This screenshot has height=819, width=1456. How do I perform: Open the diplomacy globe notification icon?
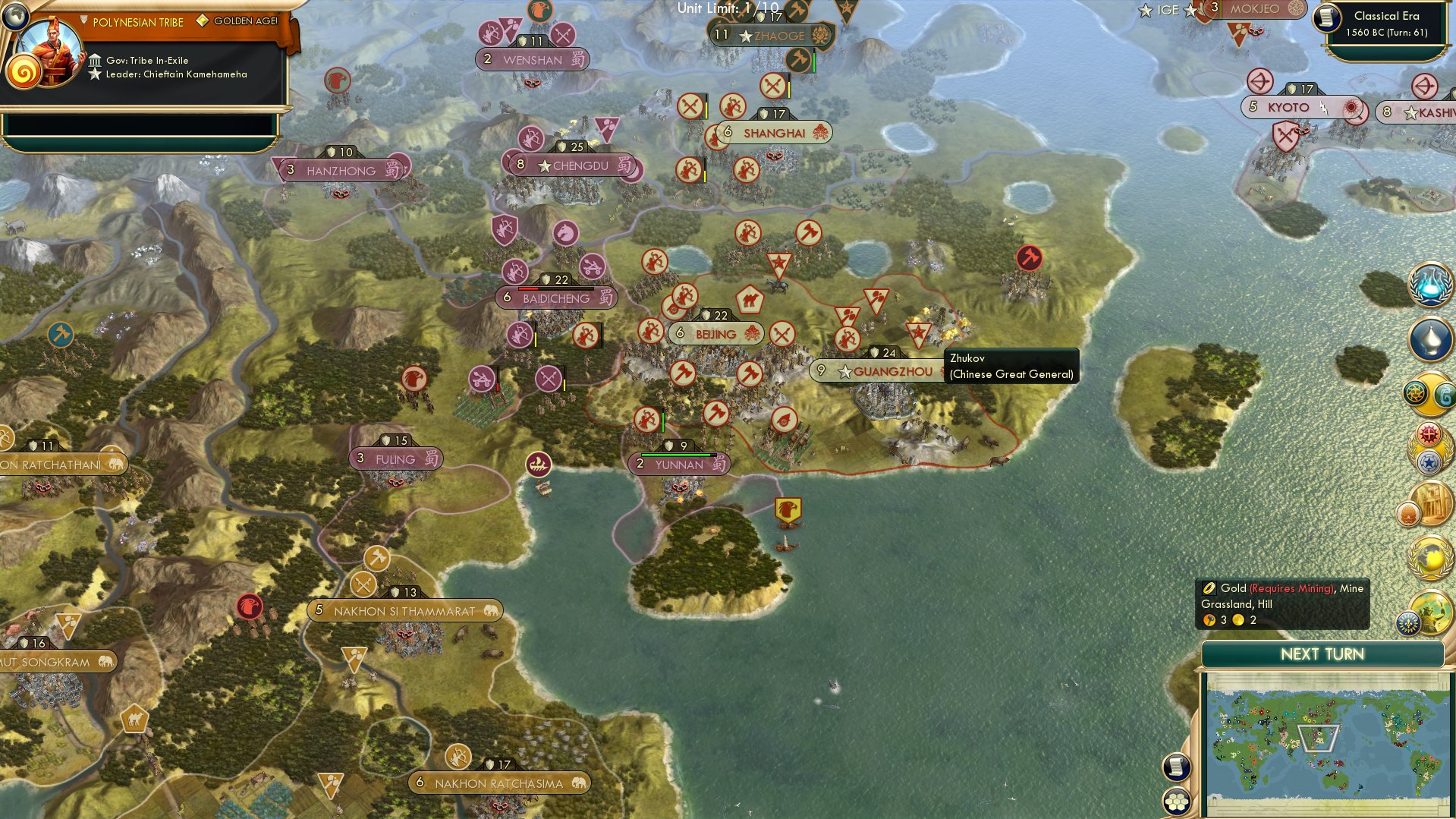click(1429, 556)
